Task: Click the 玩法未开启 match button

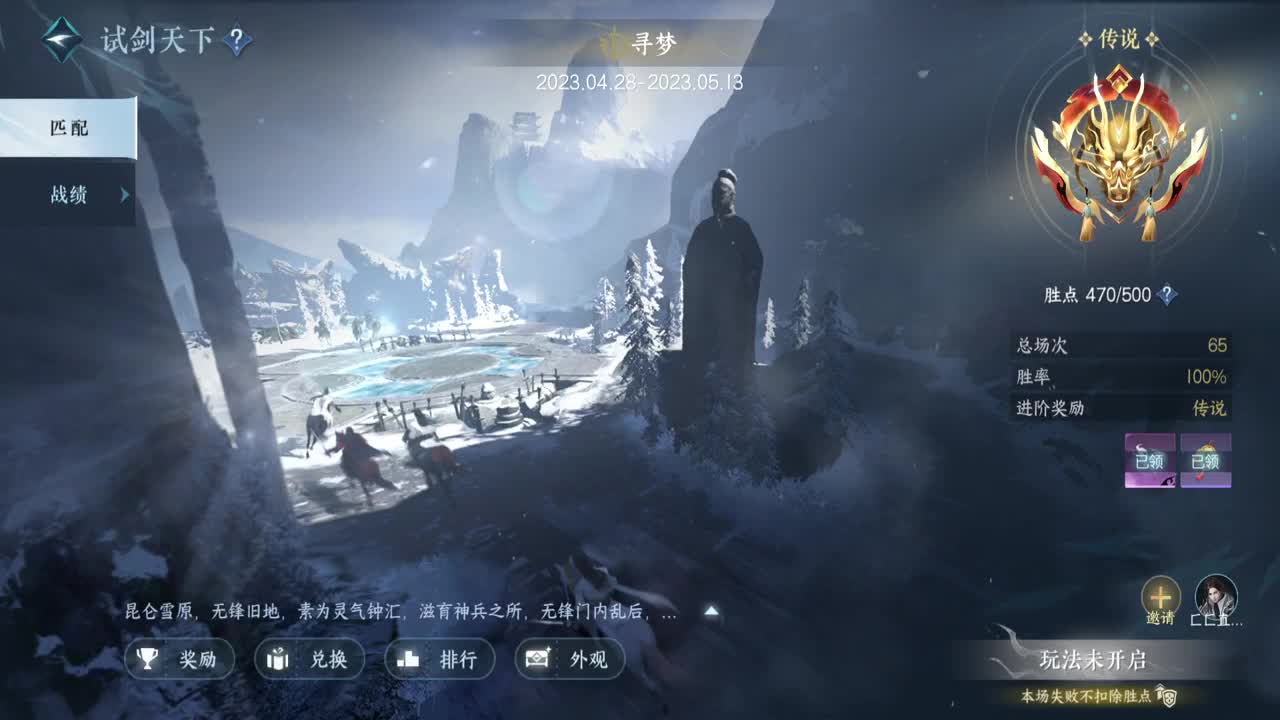Action: (x=1092, y=660)
